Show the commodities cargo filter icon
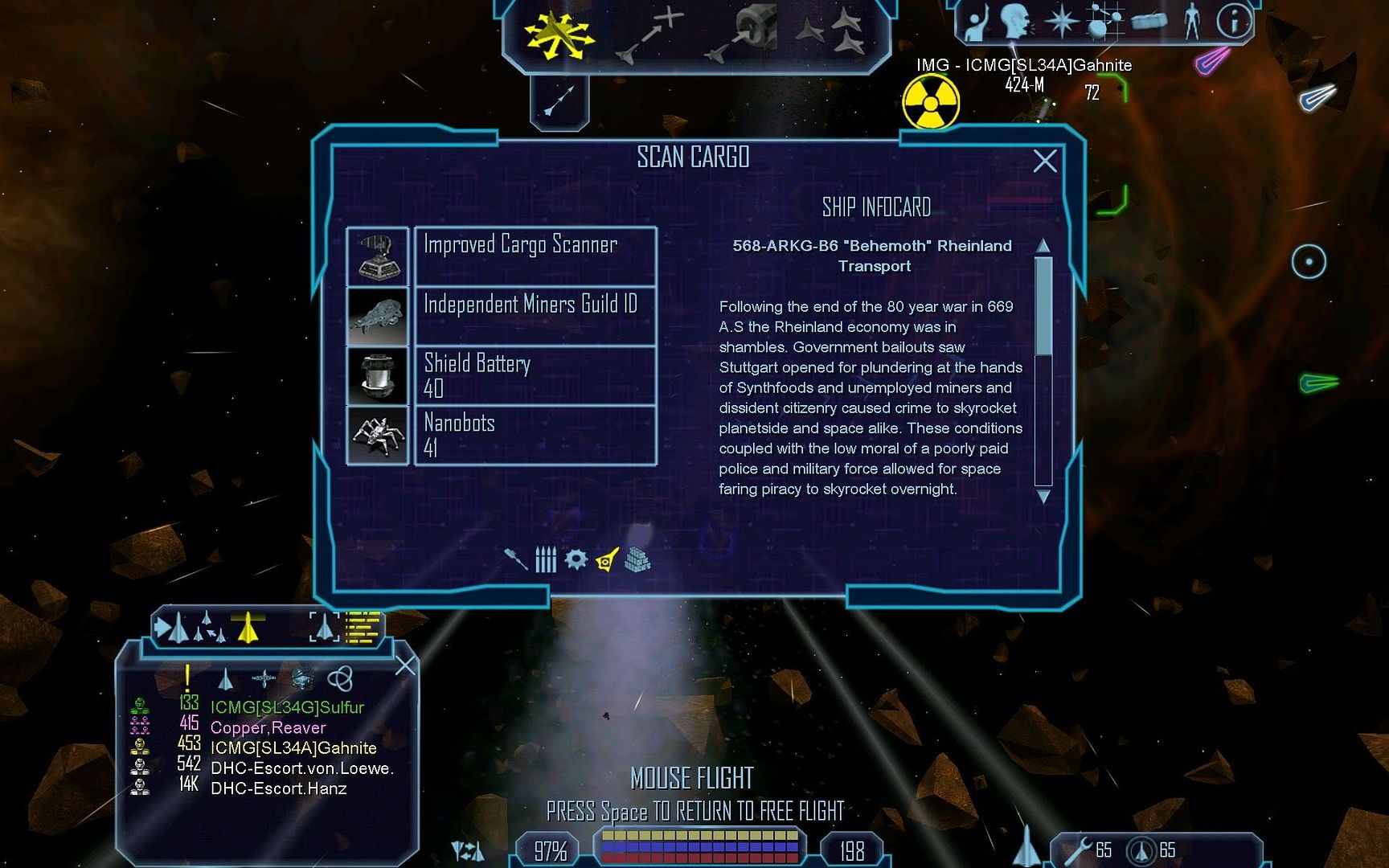The width and height of the screenshot is (1389, 868). [637, 559]
